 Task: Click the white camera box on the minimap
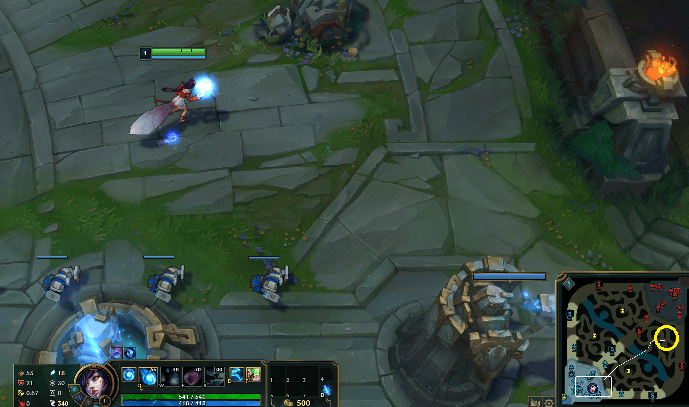[x=592, y=385]
